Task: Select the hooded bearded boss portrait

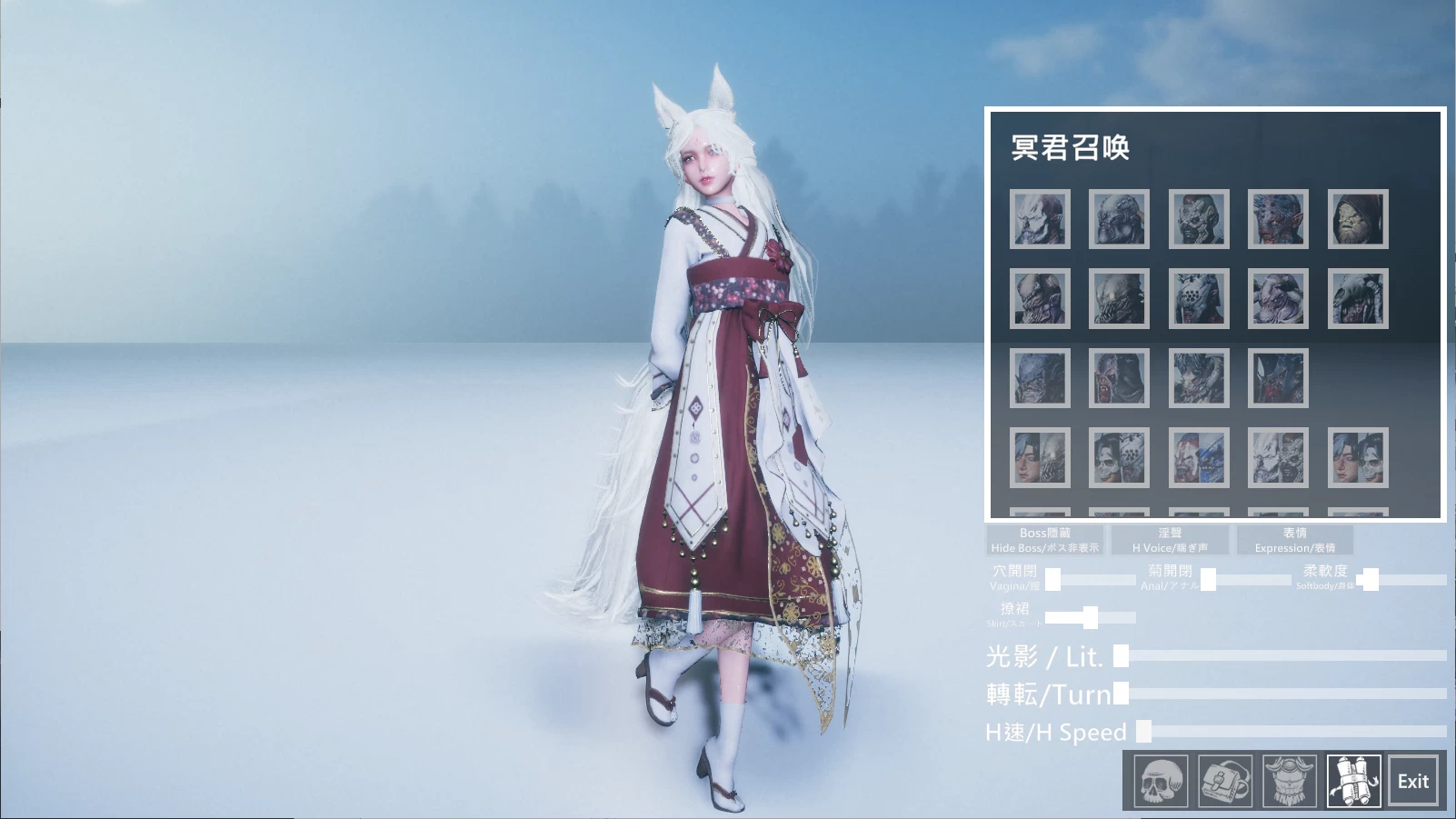Action: [x=1357, y=219]
